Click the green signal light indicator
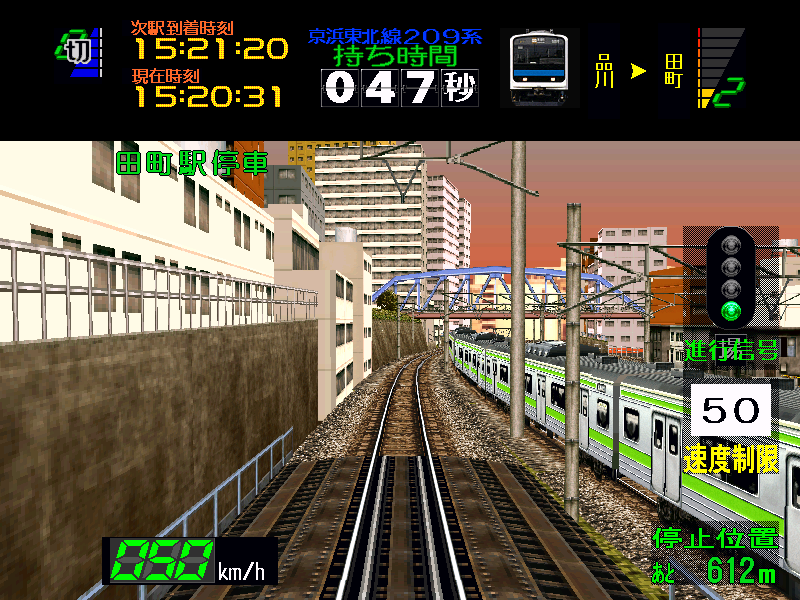Viewport: 800px width, 600px height. coord(734,311)
